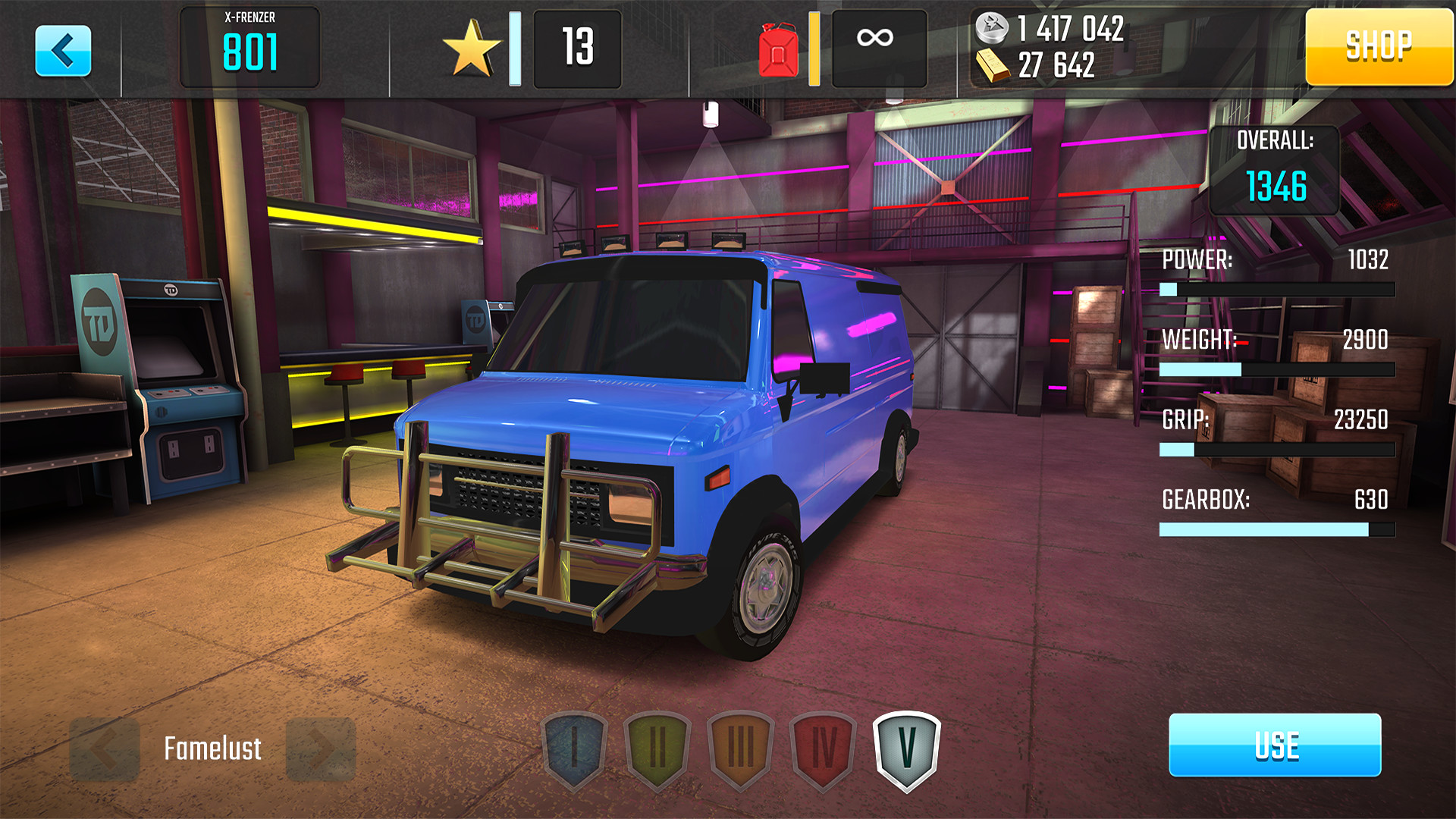
Task: Click the blue van preview
Action: tap(652, 440)
